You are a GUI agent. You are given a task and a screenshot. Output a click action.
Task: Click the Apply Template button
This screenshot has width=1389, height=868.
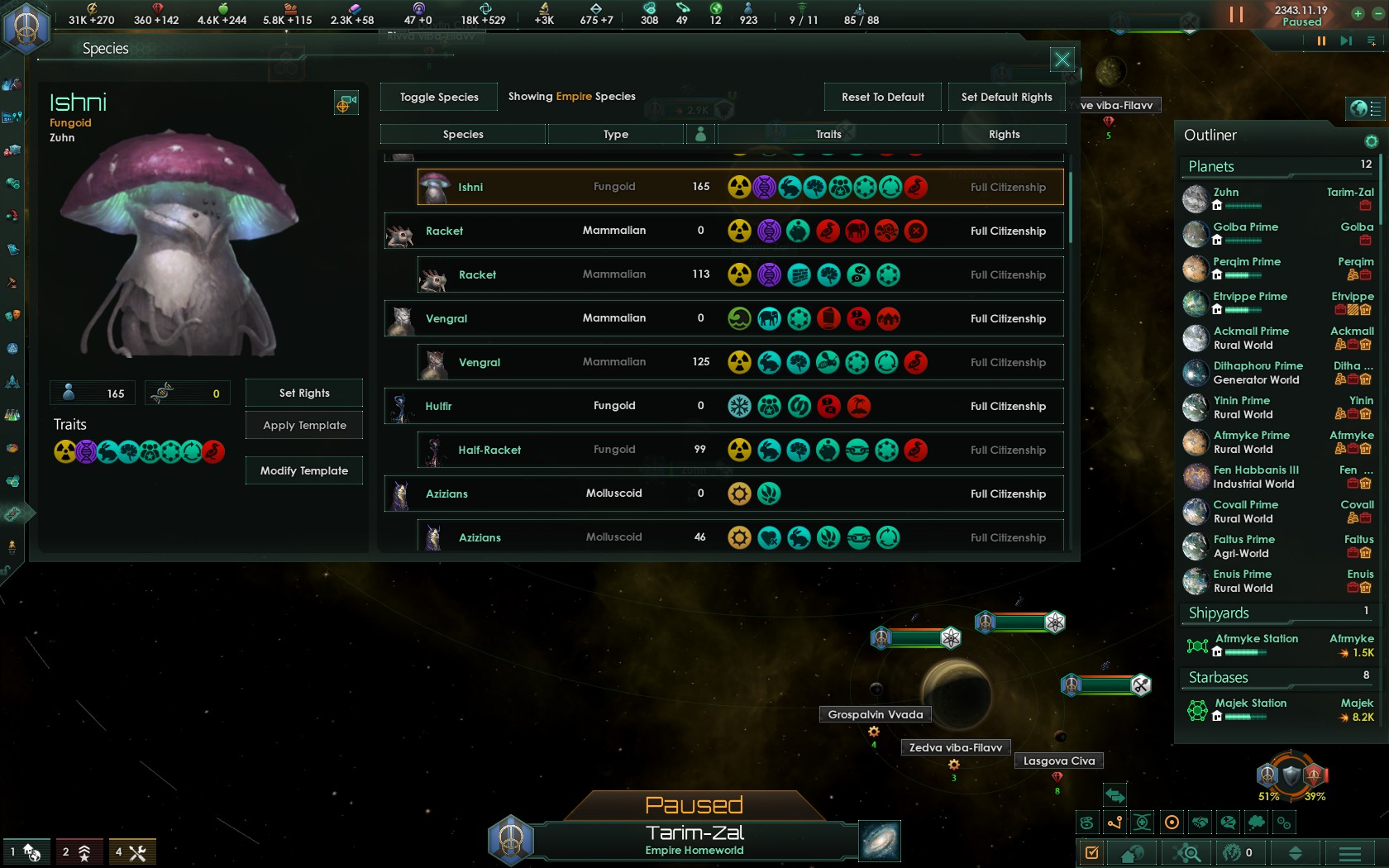(304, 425)
